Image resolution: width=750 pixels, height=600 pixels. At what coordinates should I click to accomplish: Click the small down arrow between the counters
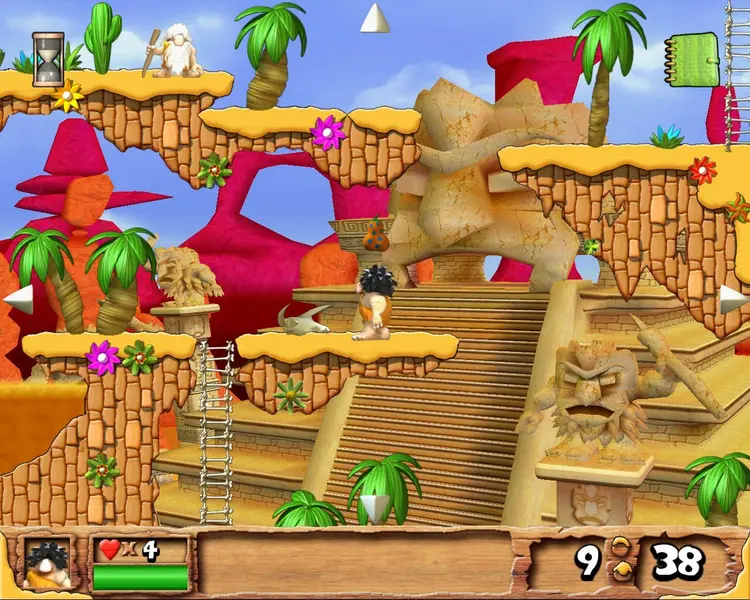coord(620,571)
